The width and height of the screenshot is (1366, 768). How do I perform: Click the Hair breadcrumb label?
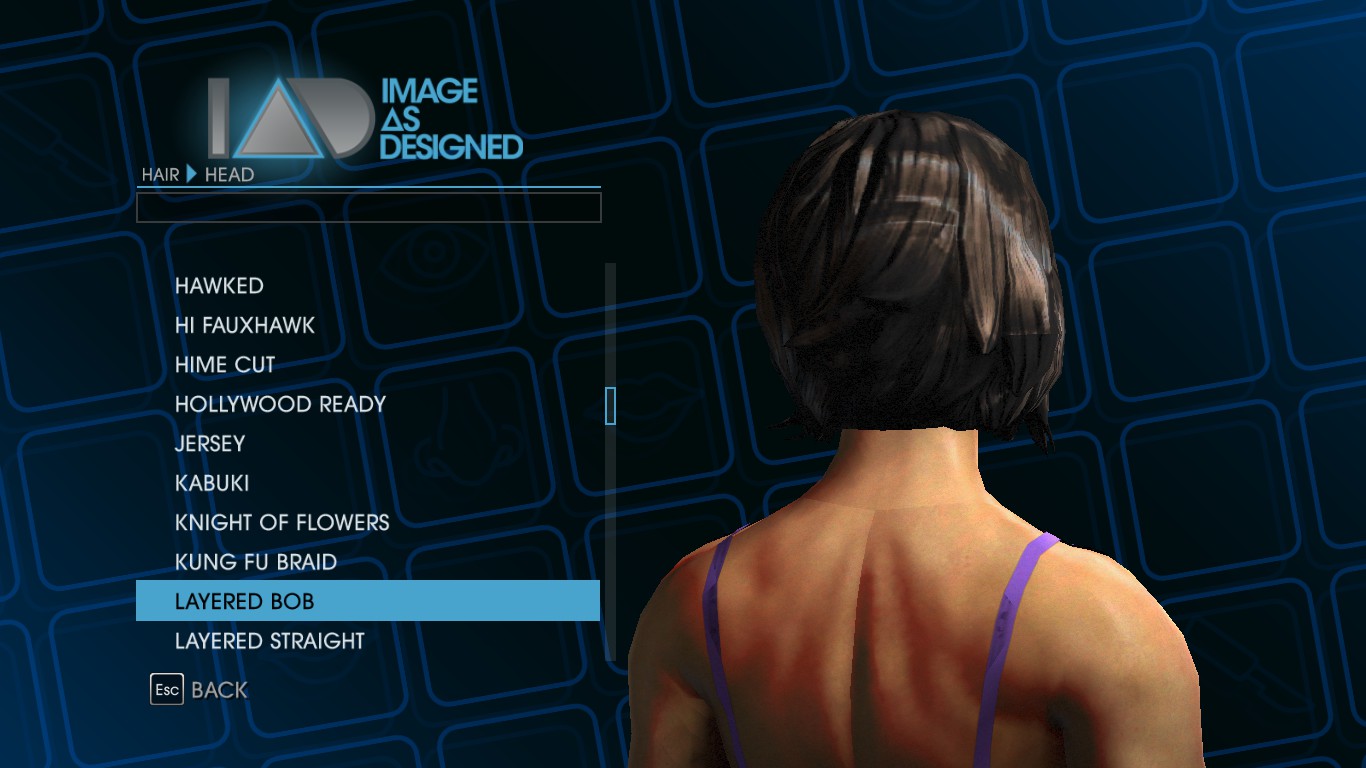160,175
